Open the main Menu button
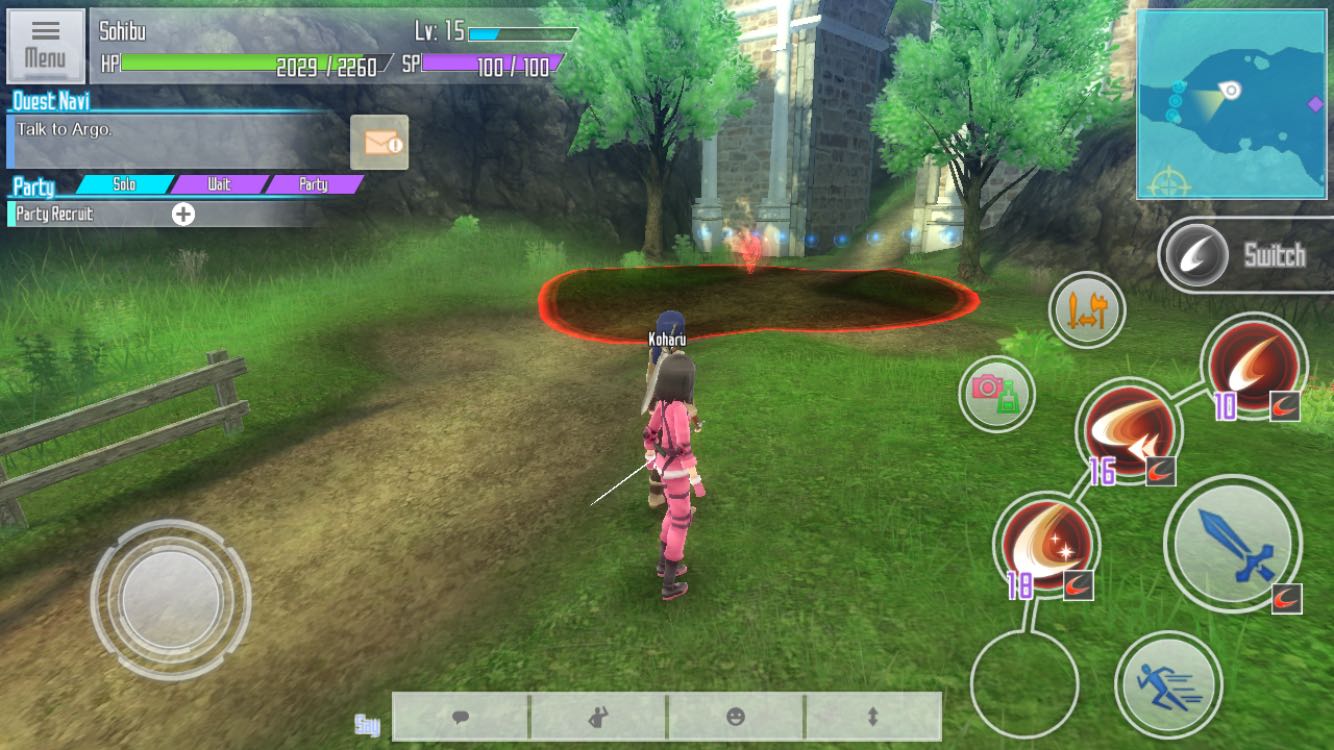The image size is (1334, 750). click(45, 45)
